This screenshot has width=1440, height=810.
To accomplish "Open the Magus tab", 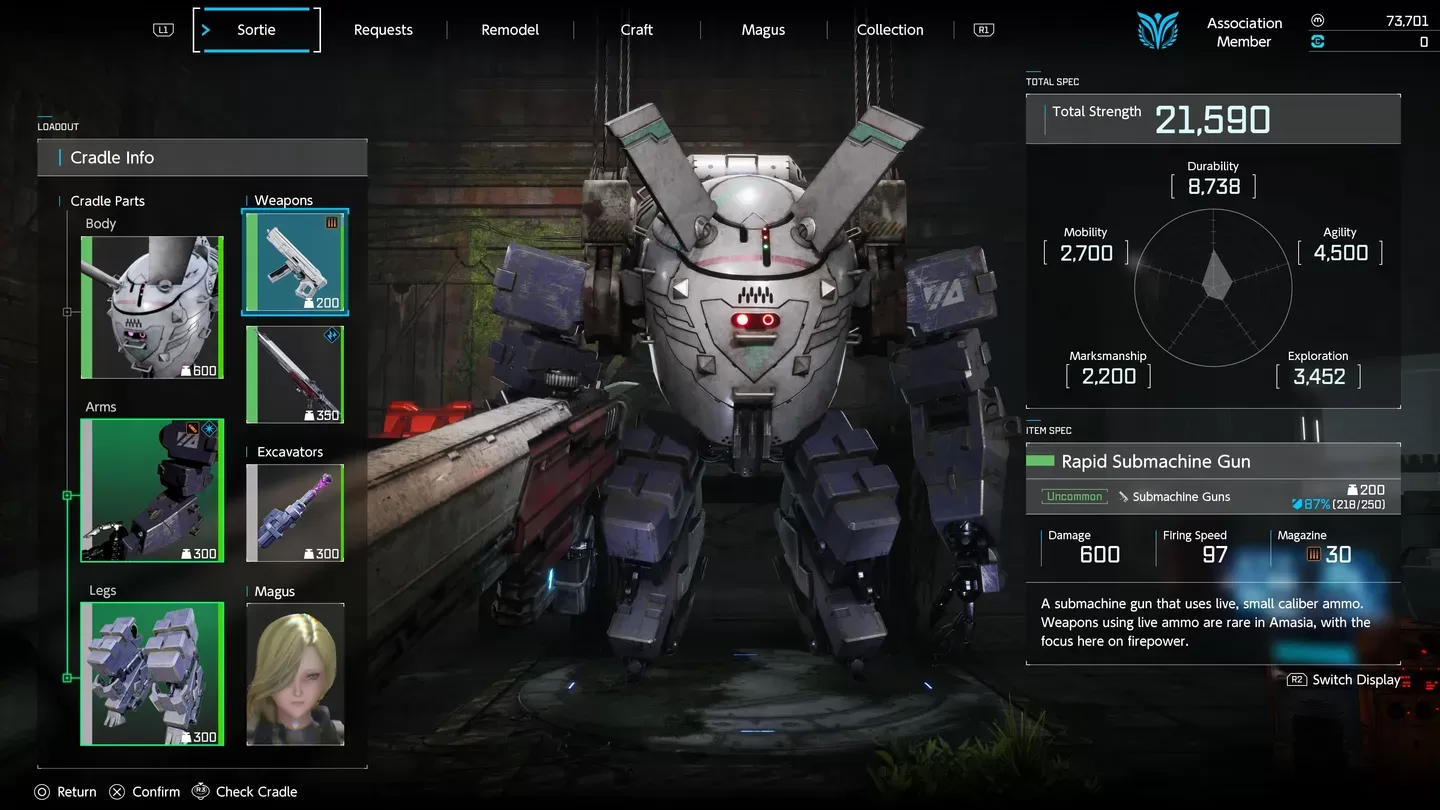I will [x=763, y=30].
